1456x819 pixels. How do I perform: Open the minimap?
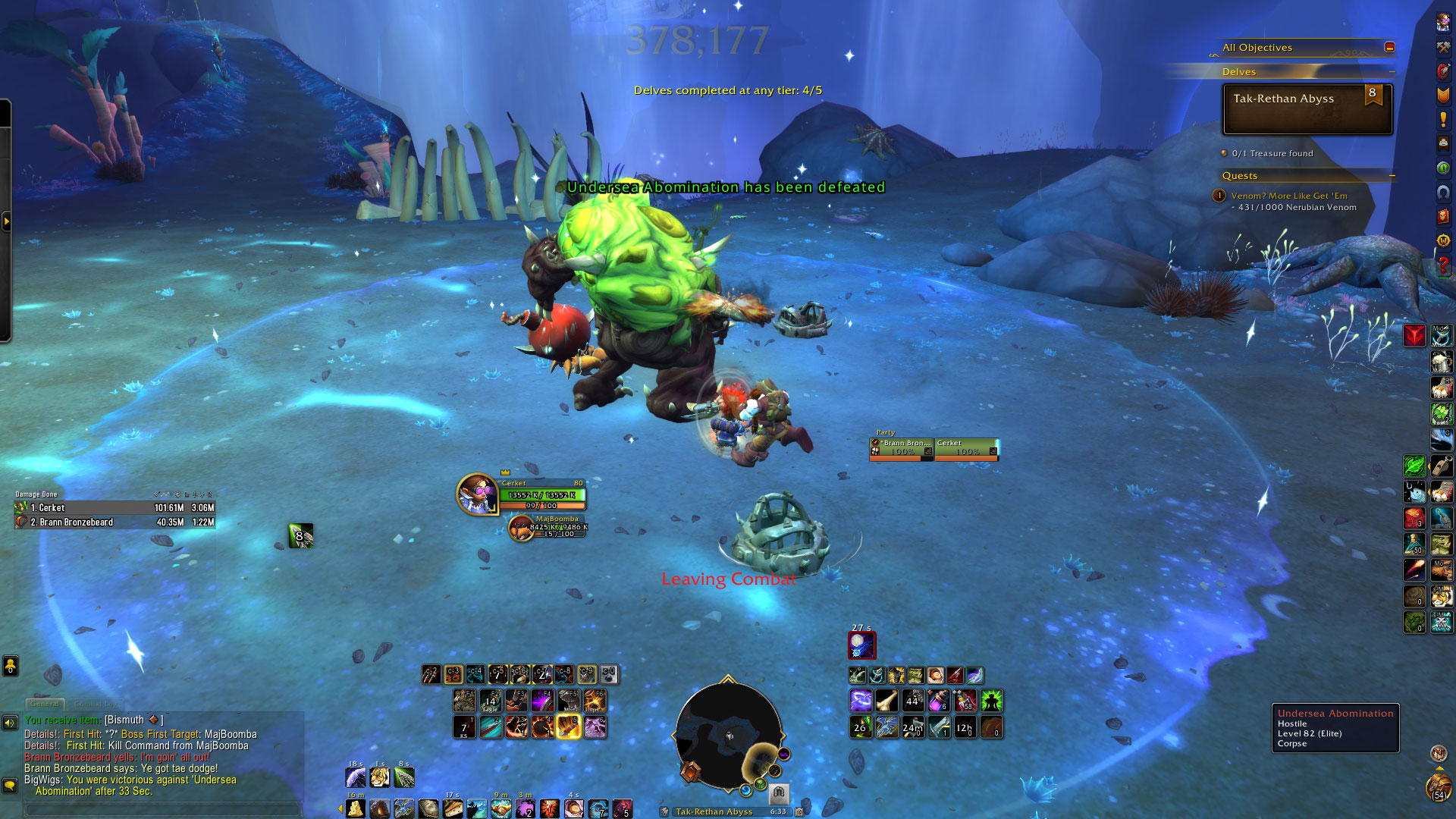tap(728, 736)
